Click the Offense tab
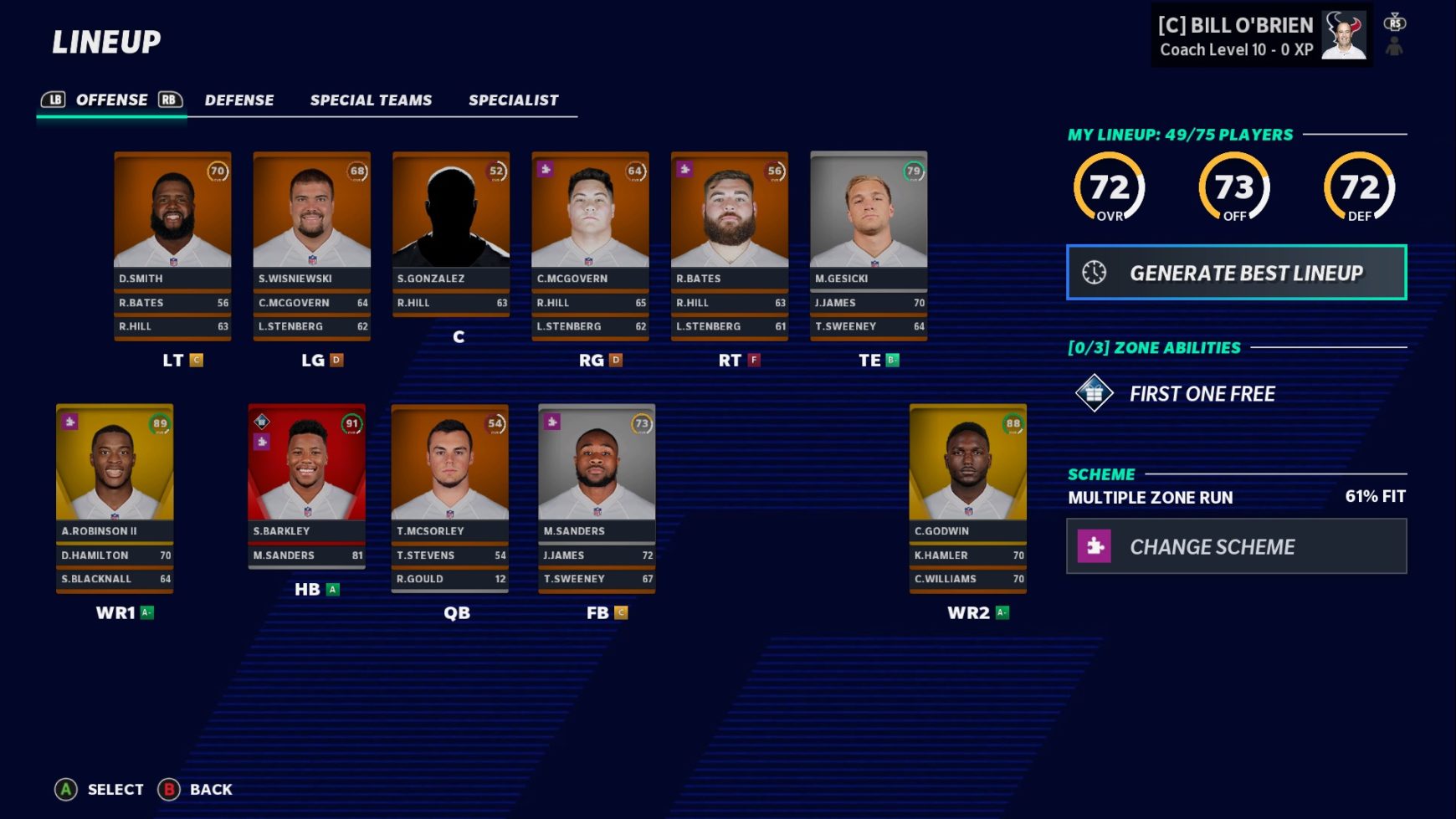This screenshot has height=819, width=1456. (112, 100)
